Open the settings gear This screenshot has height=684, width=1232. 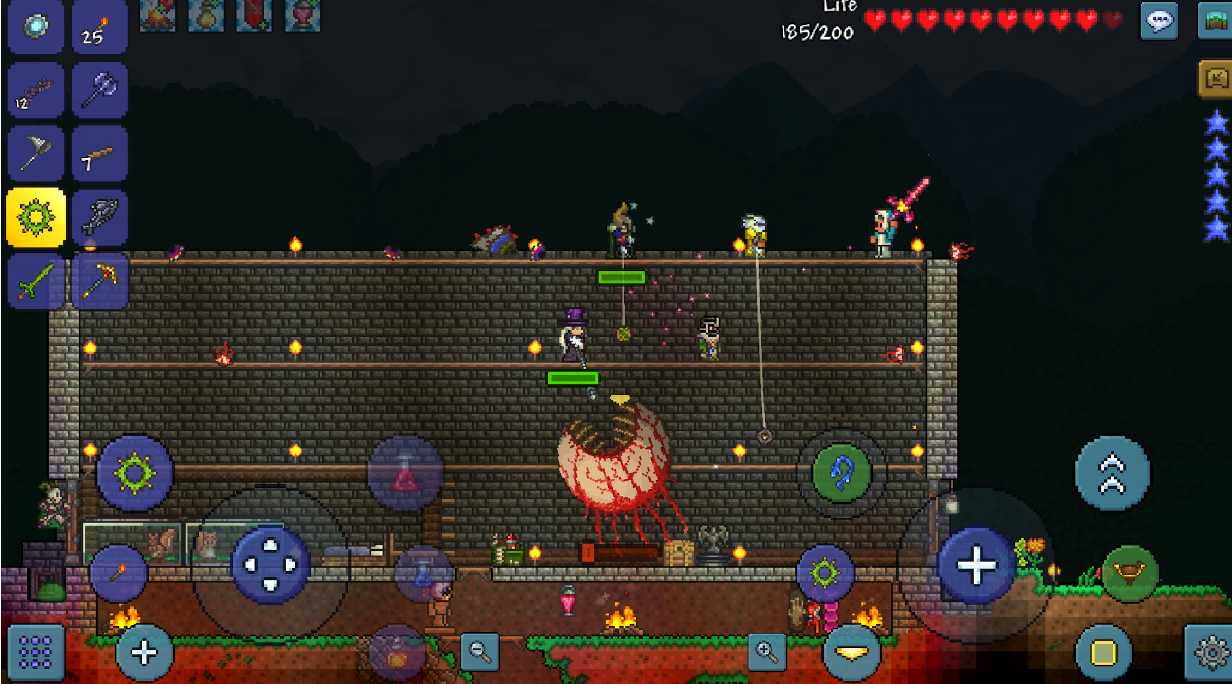pos(1207,652)
